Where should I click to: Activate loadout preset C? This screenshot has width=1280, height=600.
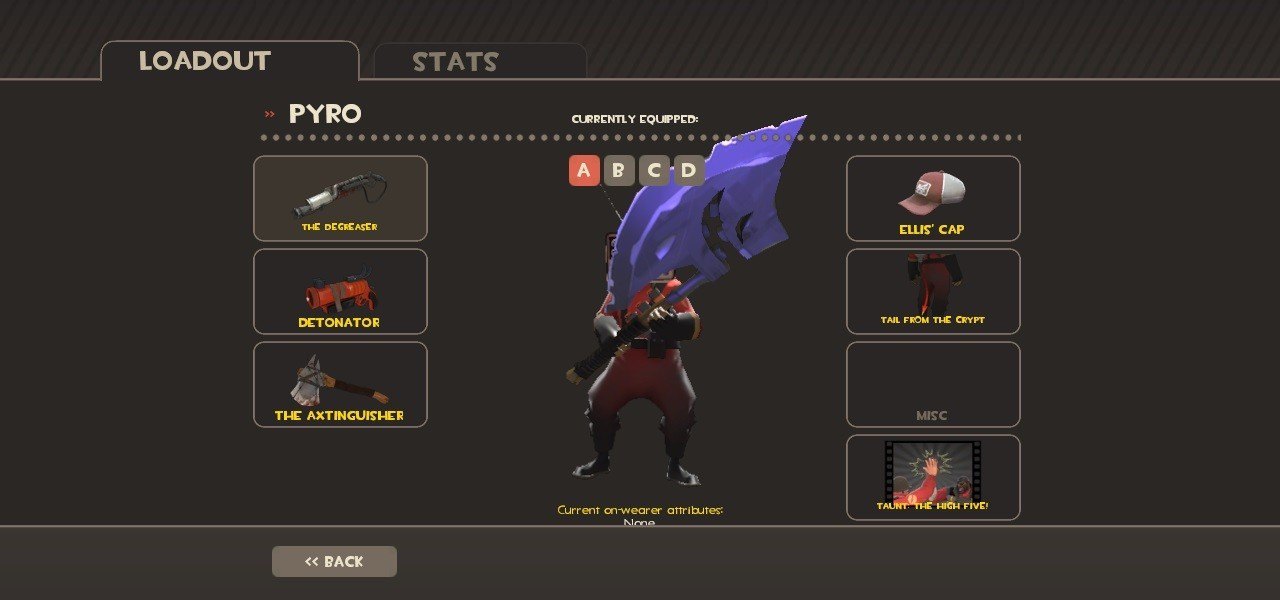click(654, 170)
